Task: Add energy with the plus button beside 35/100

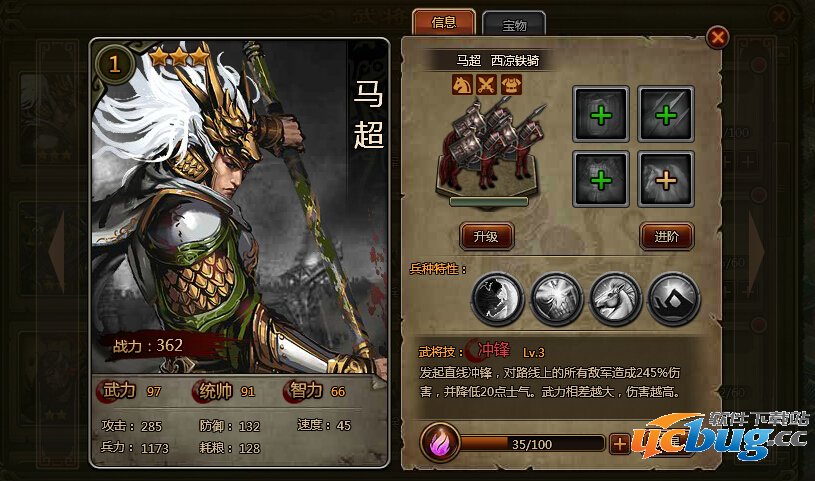Action: pyautogui.click(x=620, y=444)
